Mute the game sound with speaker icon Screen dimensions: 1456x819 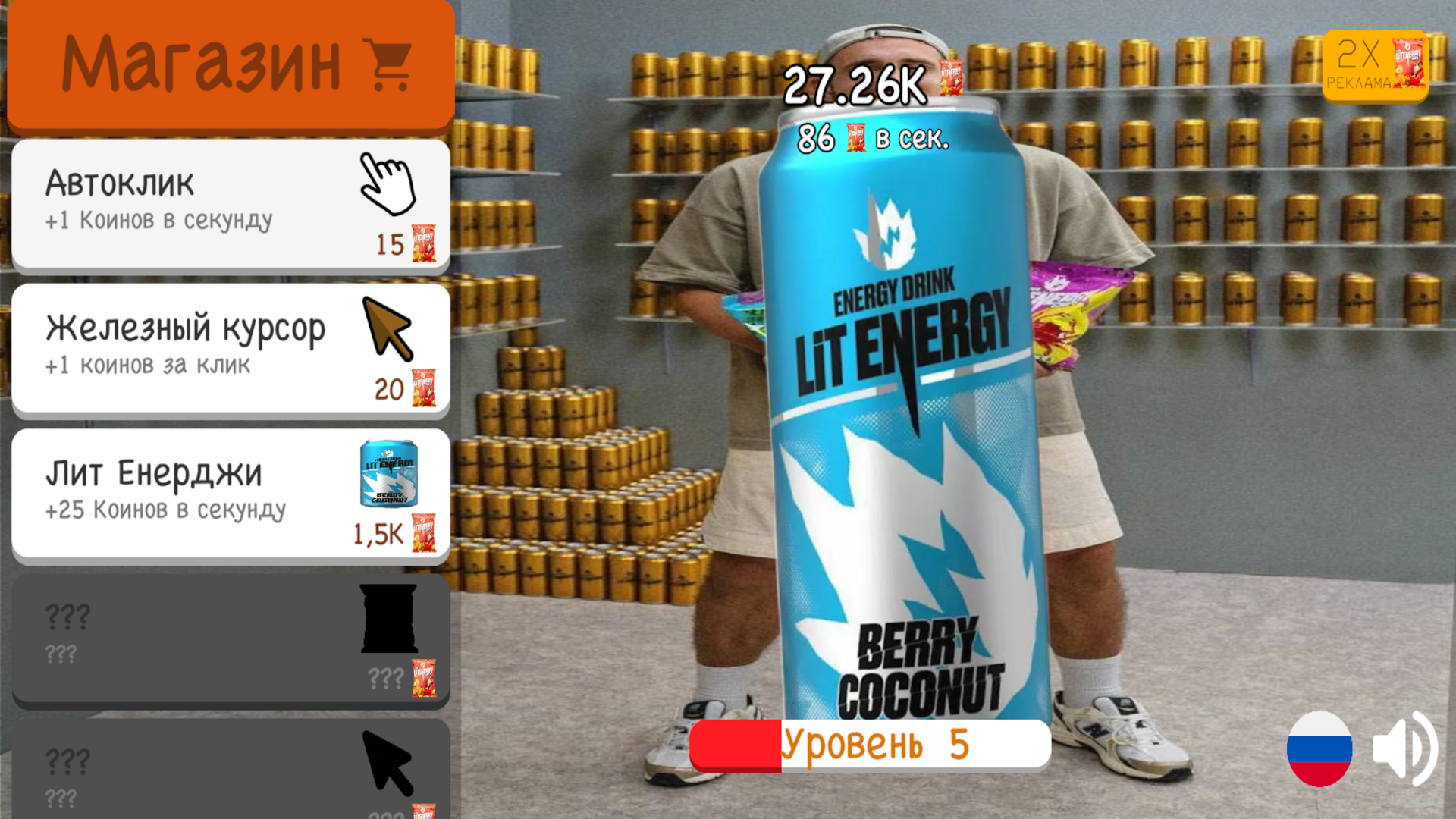point(1407,749)
